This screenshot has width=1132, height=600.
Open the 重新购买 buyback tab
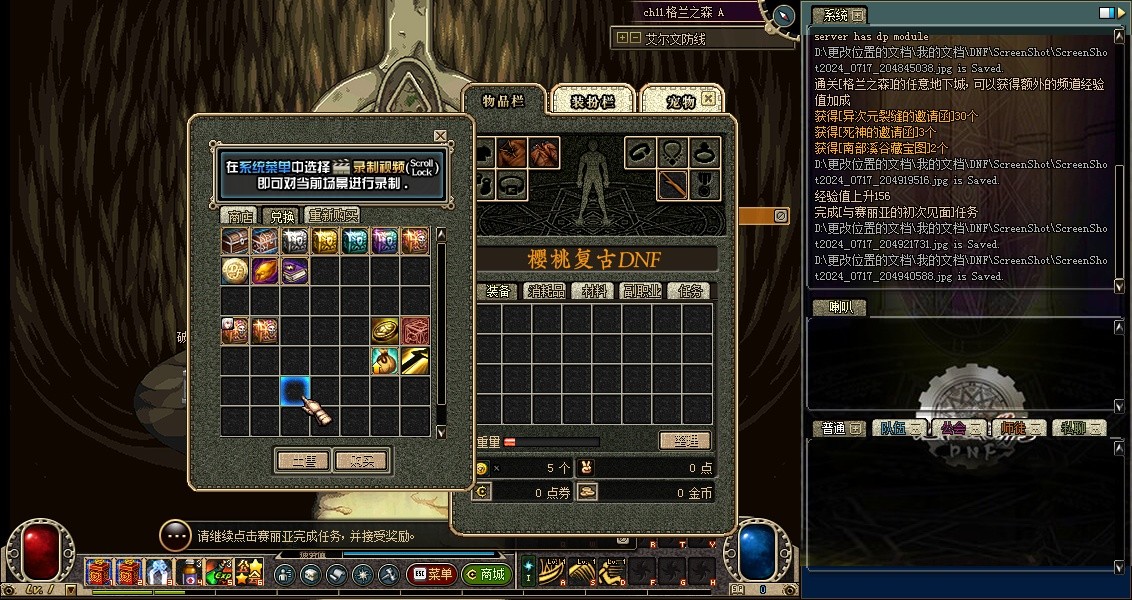[333, 215]
